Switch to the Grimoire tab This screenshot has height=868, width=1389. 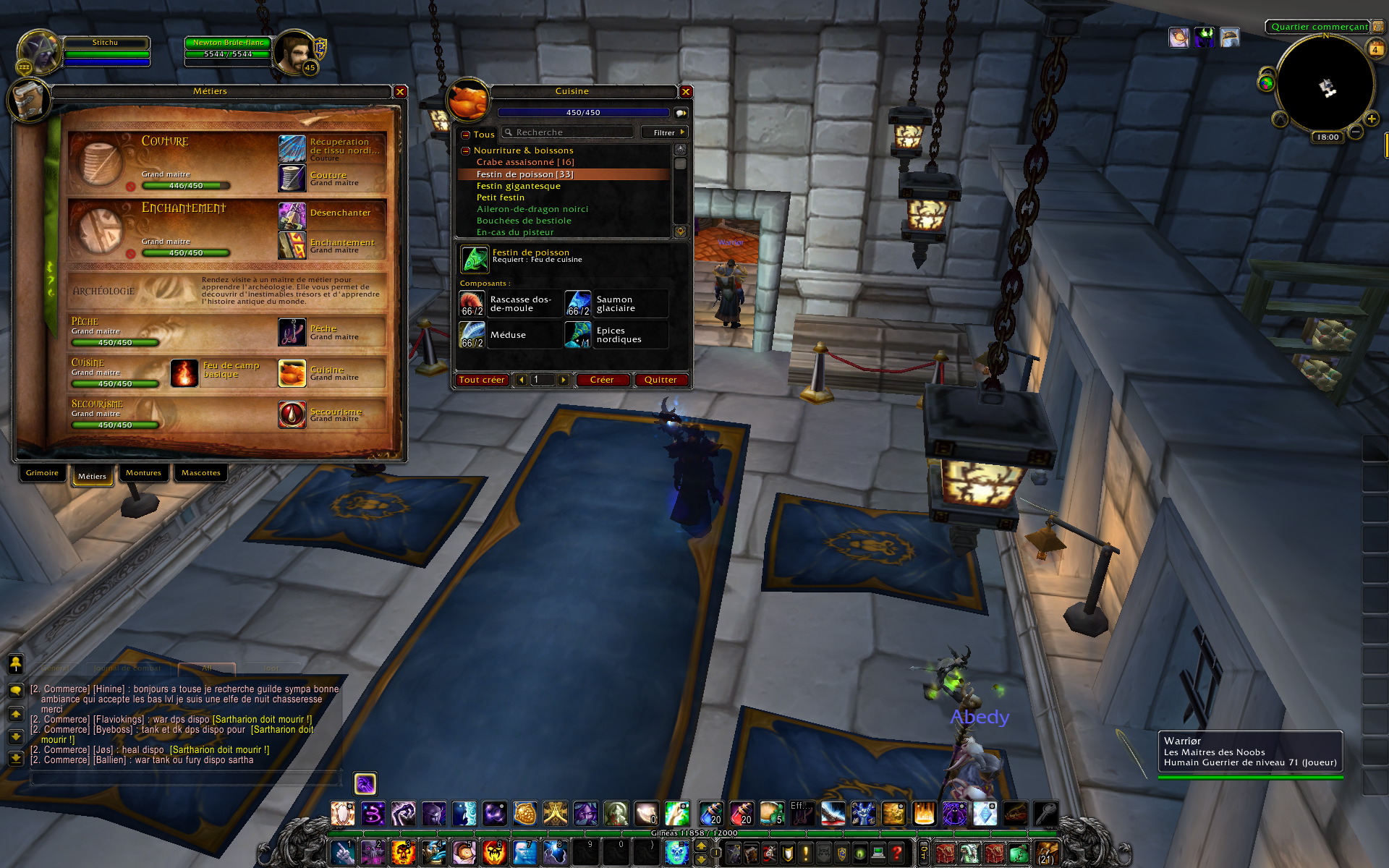point(42,473)
